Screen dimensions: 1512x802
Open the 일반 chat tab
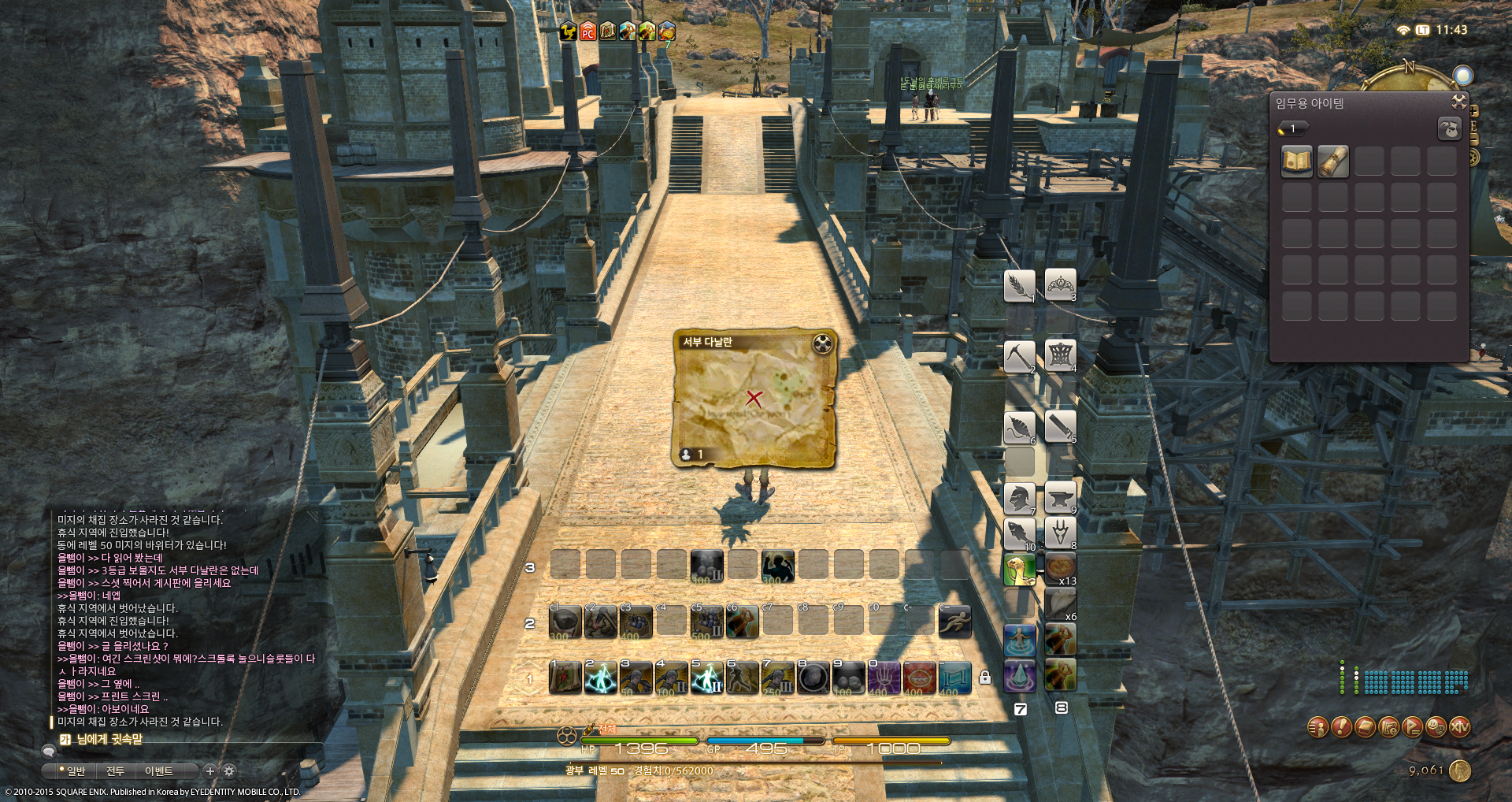click(x=74, y=770)
